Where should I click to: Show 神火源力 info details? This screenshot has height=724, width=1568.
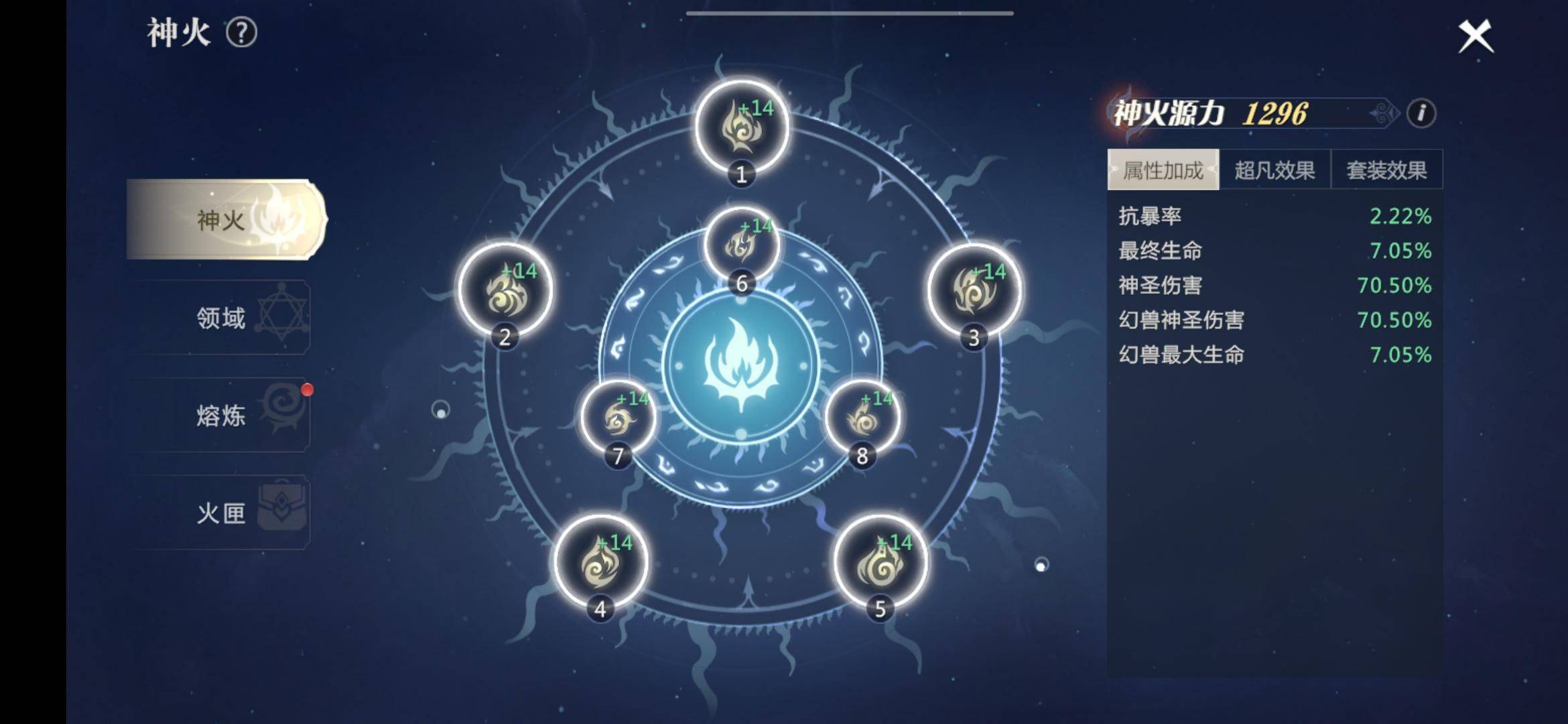(x=1421, y=113)
